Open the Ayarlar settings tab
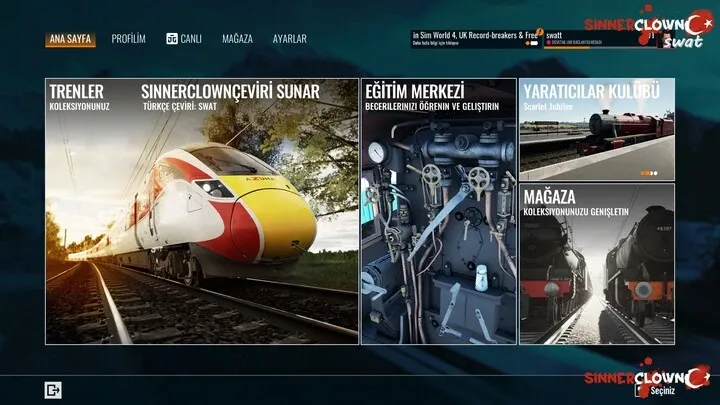 (290, 39)
